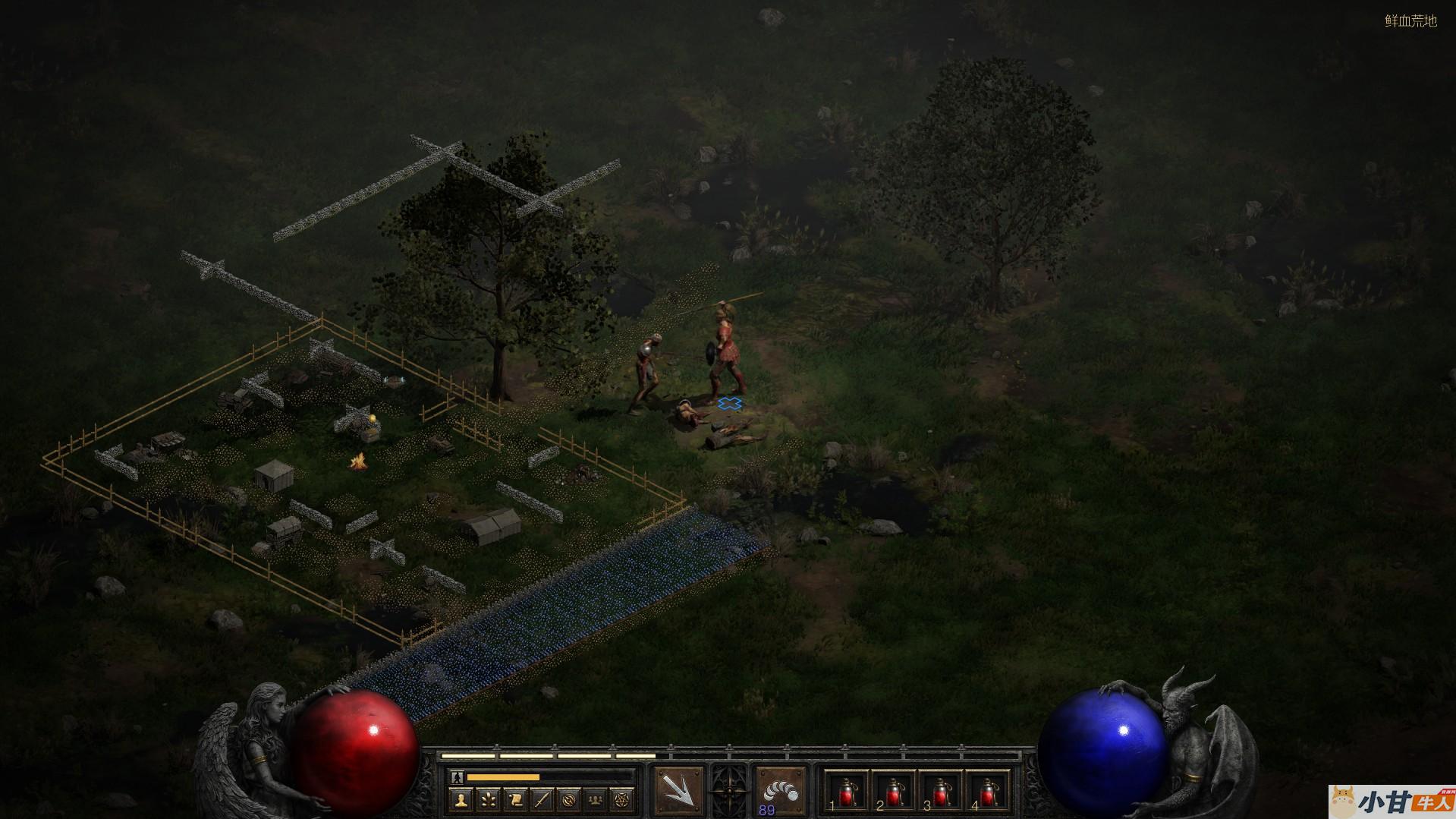Open the skill tree icon

[x=486, y=799]
